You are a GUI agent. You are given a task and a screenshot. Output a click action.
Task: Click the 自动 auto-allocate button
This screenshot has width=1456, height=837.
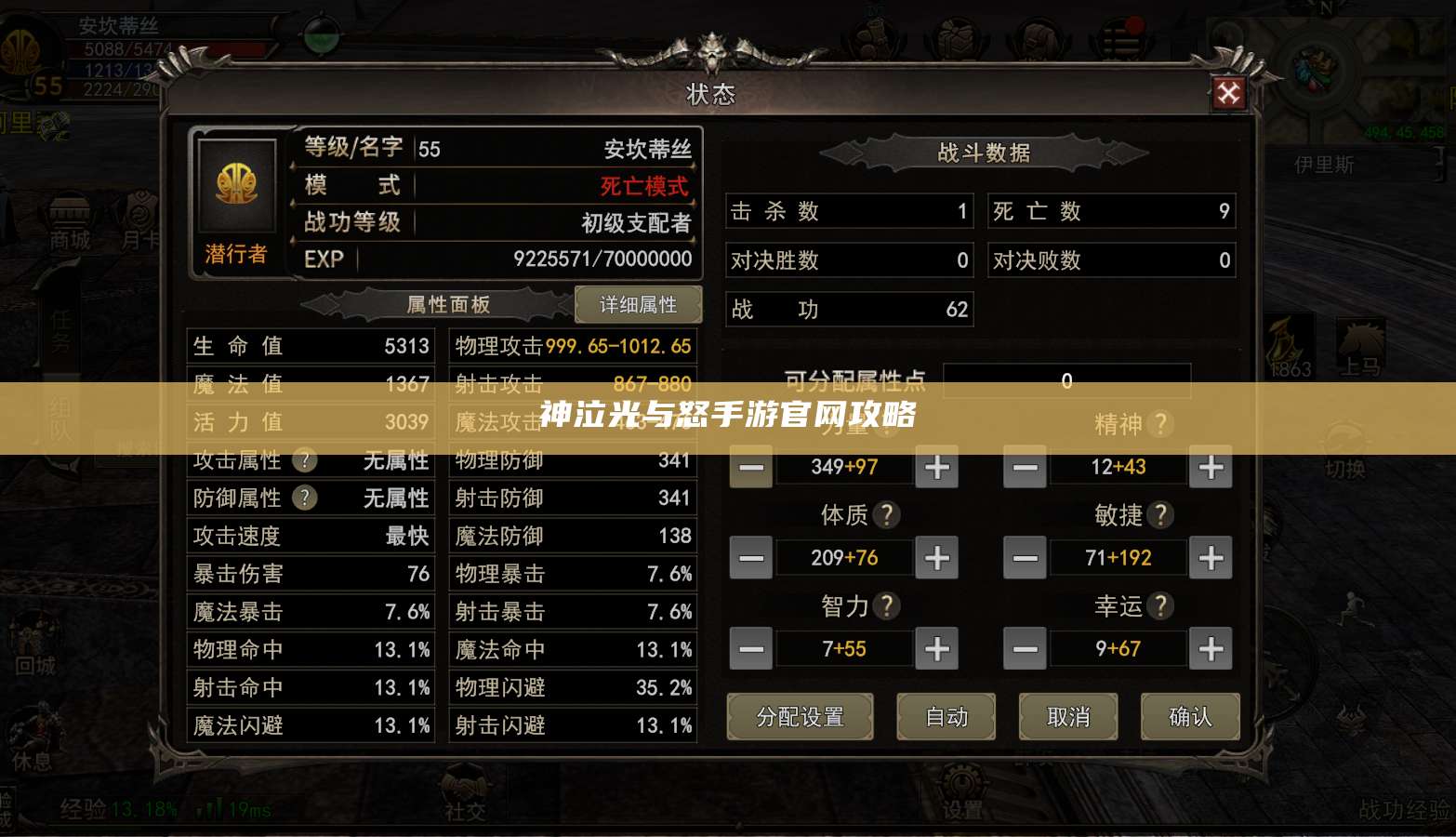tap(946, 717)
